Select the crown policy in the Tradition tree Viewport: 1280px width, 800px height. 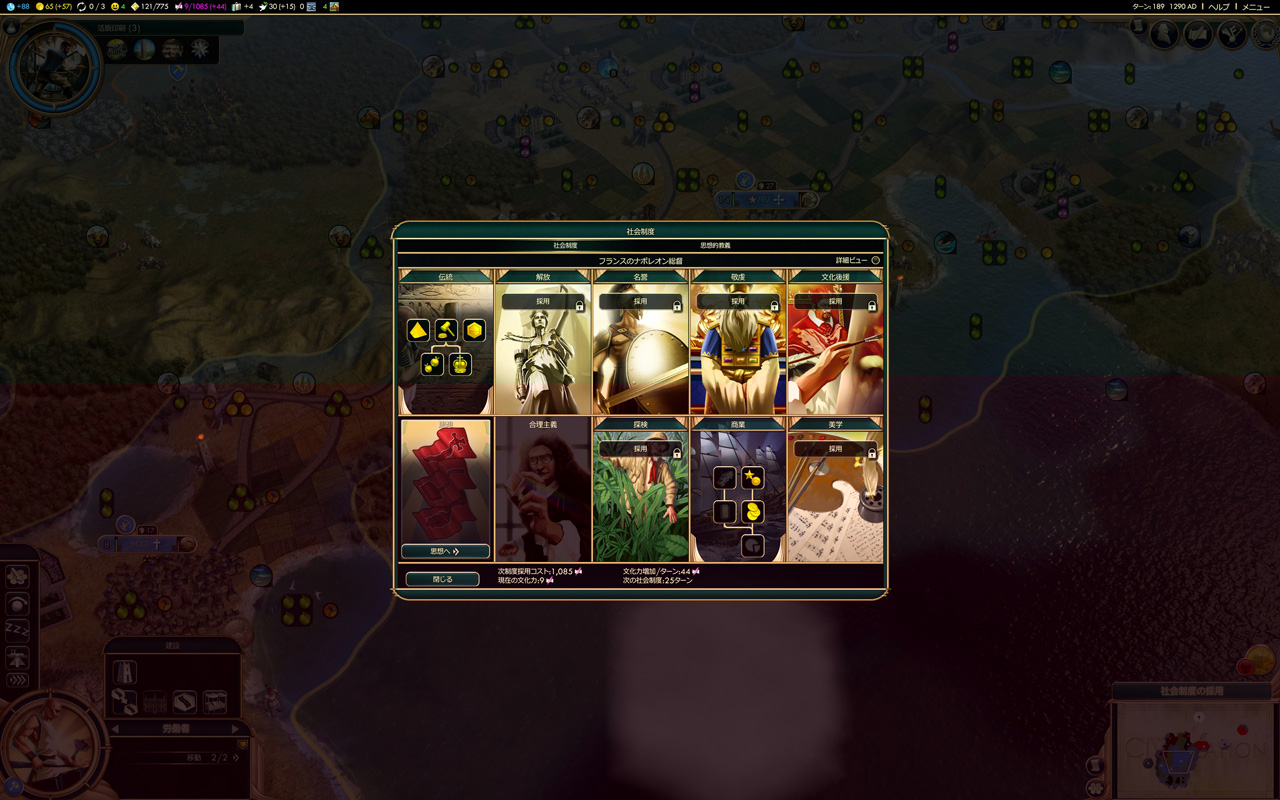click(460, 364)
